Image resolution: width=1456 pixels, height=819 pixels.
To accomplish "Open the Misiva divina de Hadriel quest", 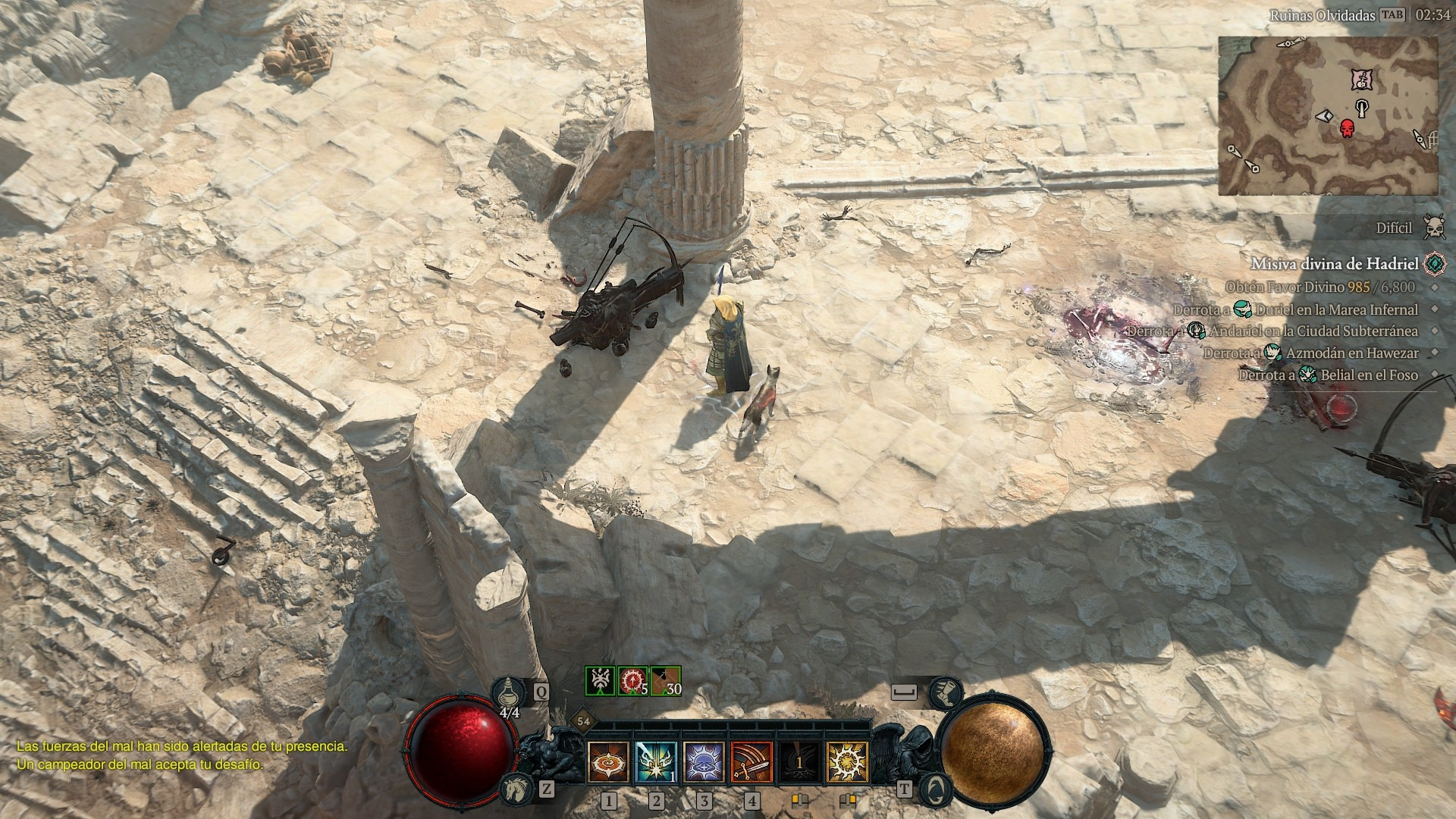I will 1335,264.
